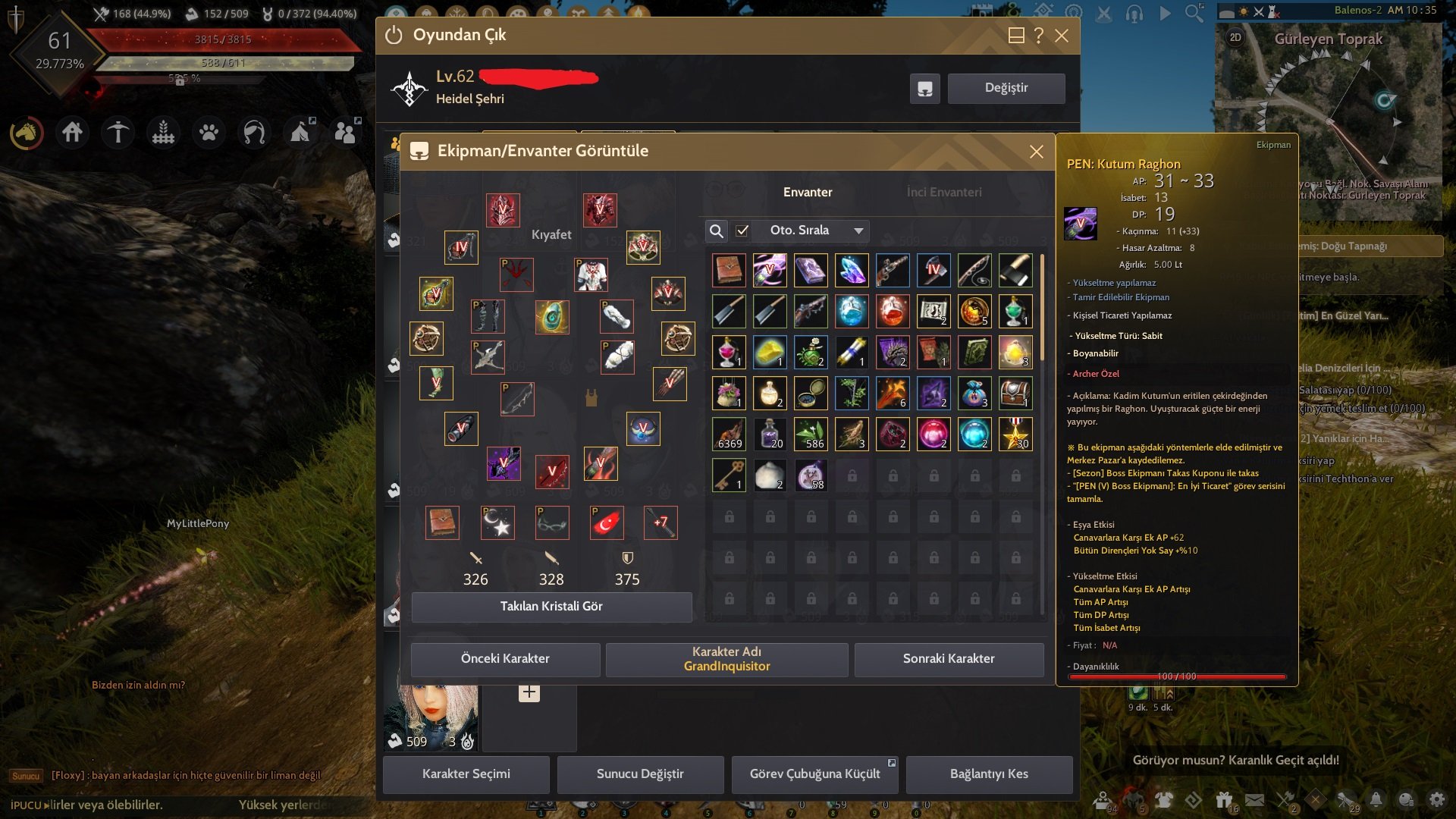Select the house residence icon in sidebar
This screenshot has height=819, width=1456.
tap(72, 131)
